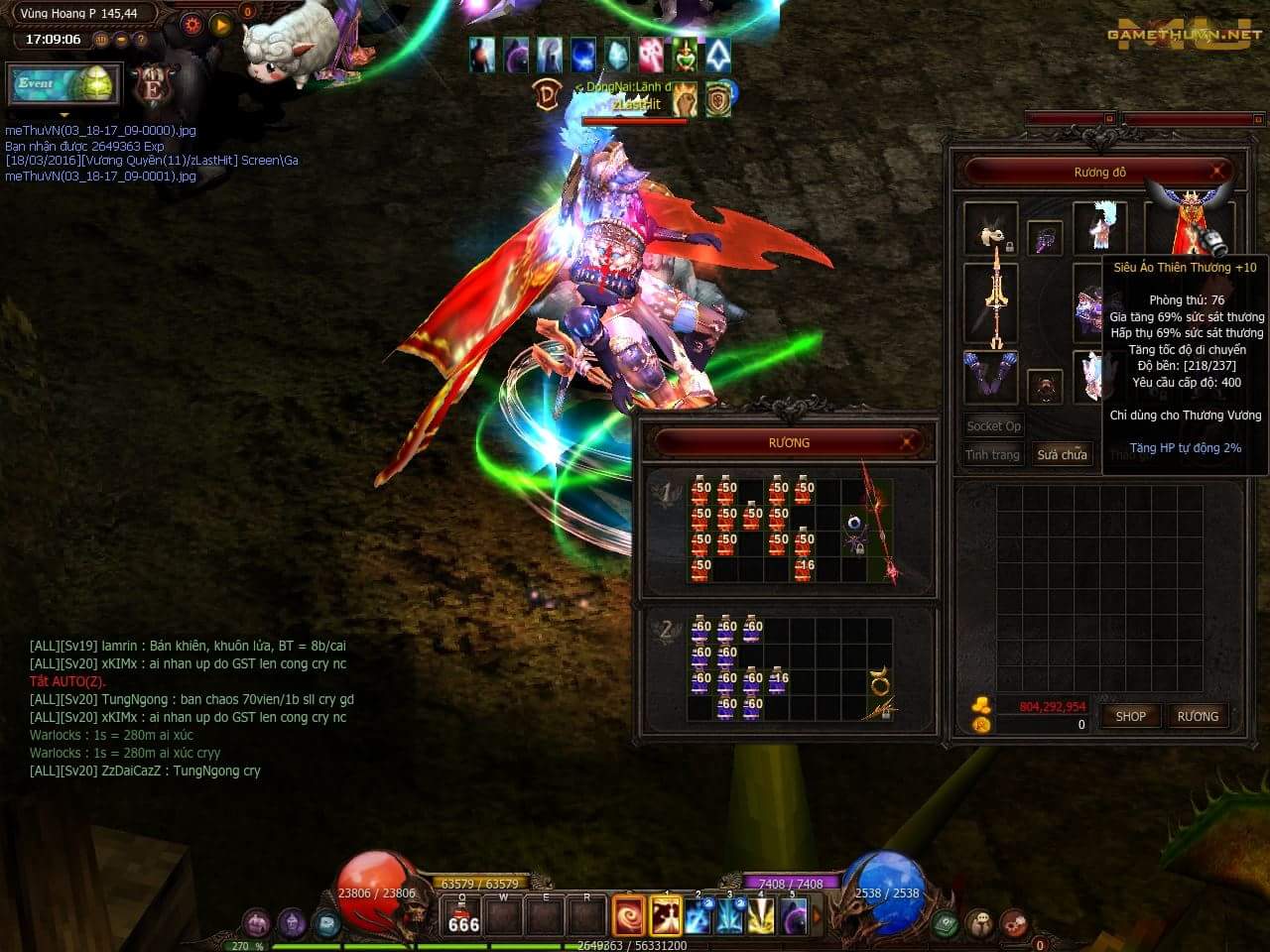1270x952 pixels.
Task: Close the Rương đồ inventory window
Action: point(1217,173)
